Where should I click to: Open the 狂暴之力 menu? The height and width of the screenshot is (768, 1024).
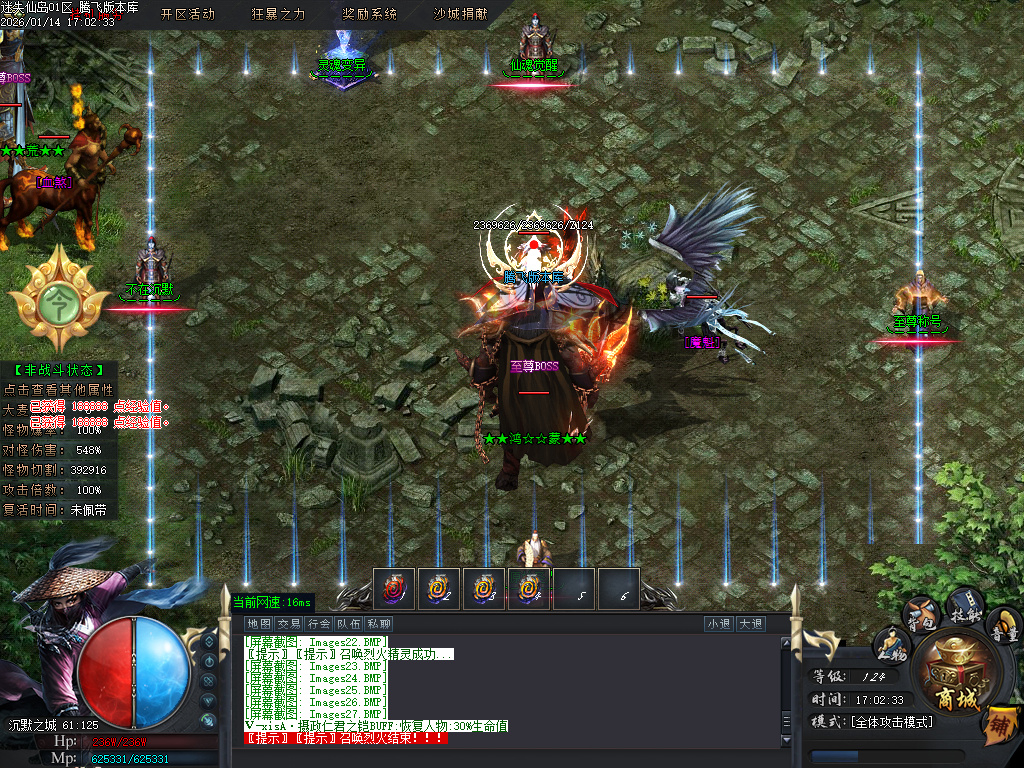point(278,14)
